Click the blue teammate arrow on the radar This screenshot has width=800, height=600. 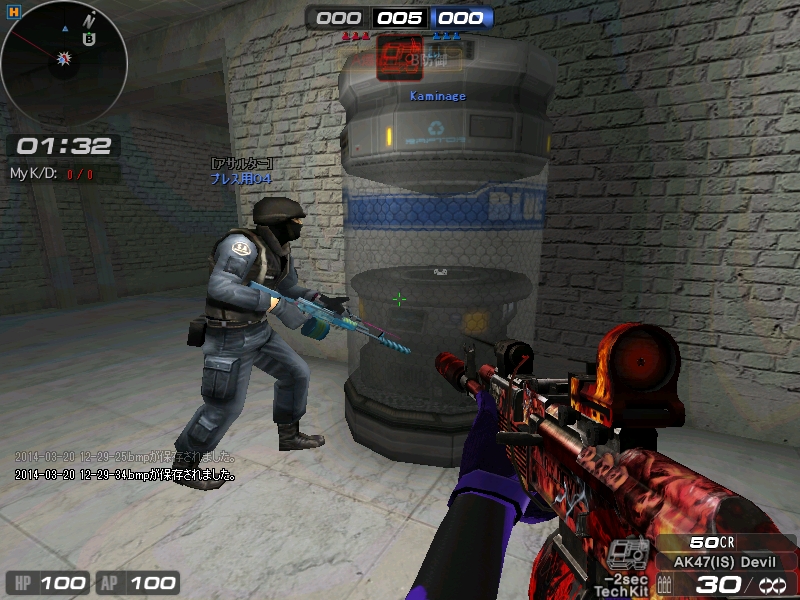tap(65, 30)
